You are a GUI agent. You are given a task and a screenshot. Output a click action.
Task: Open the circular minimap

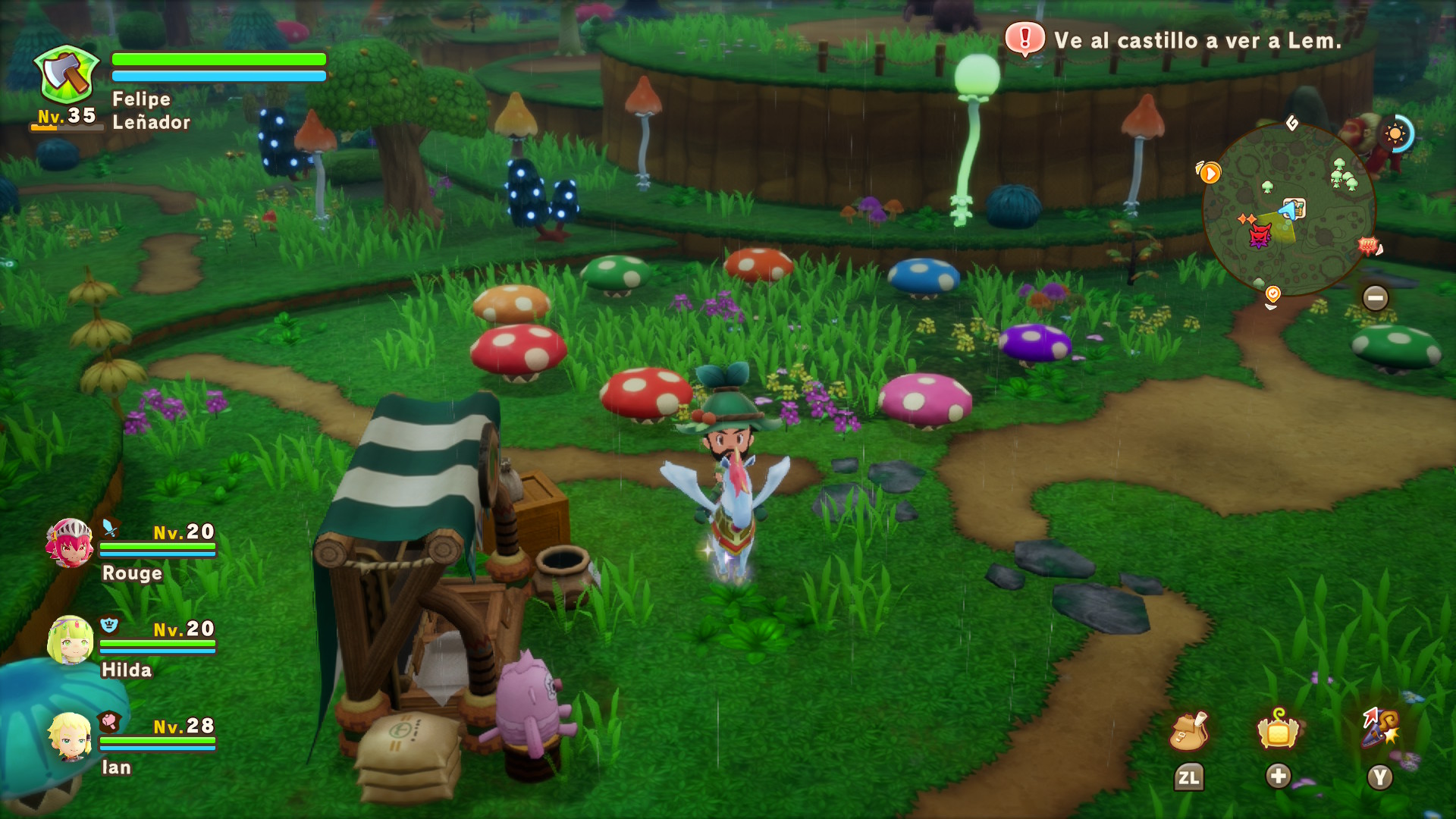(x=1288, y=209)
